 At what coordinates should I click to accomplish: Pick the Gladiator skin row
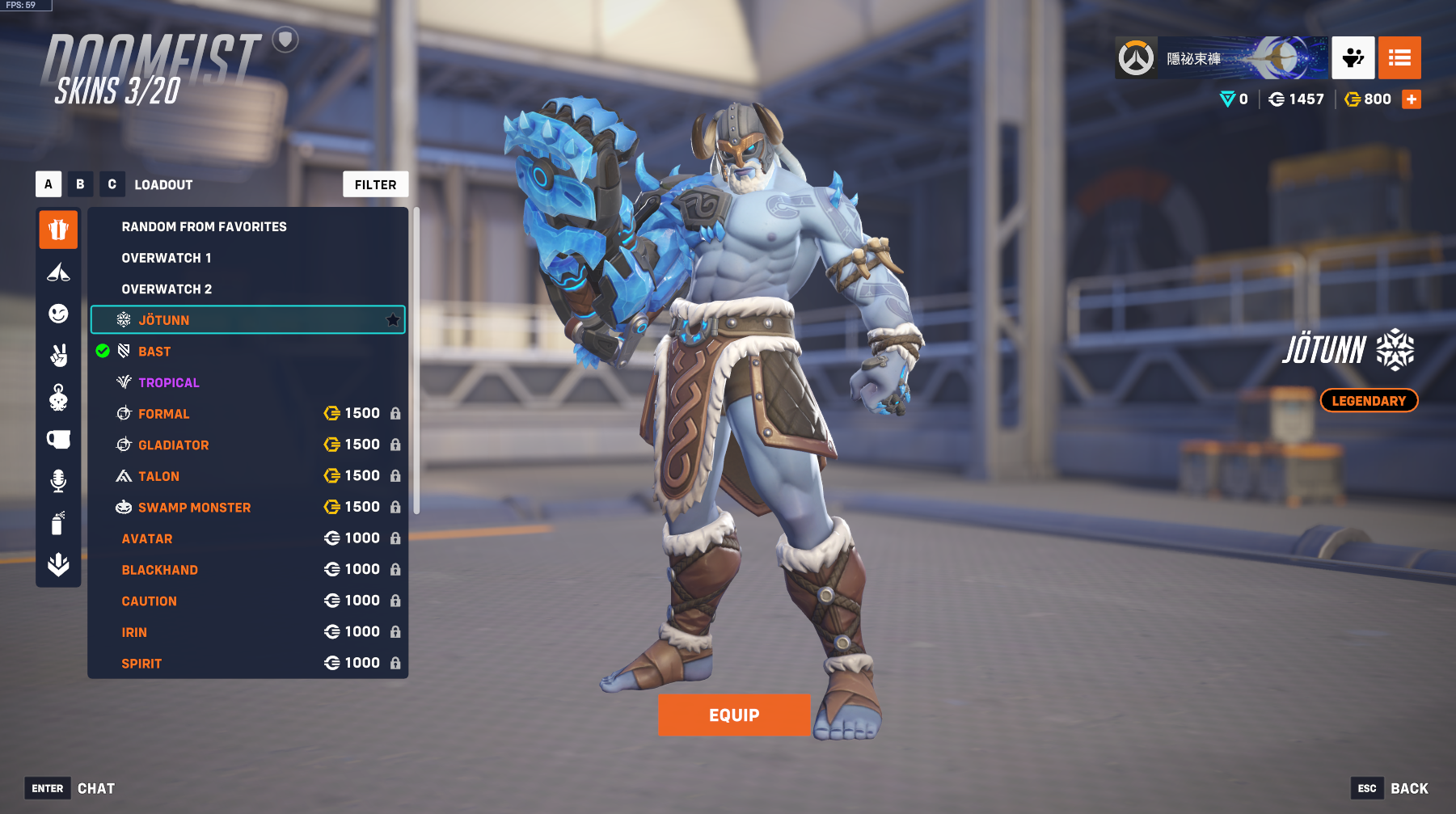[x=173, y=445]
